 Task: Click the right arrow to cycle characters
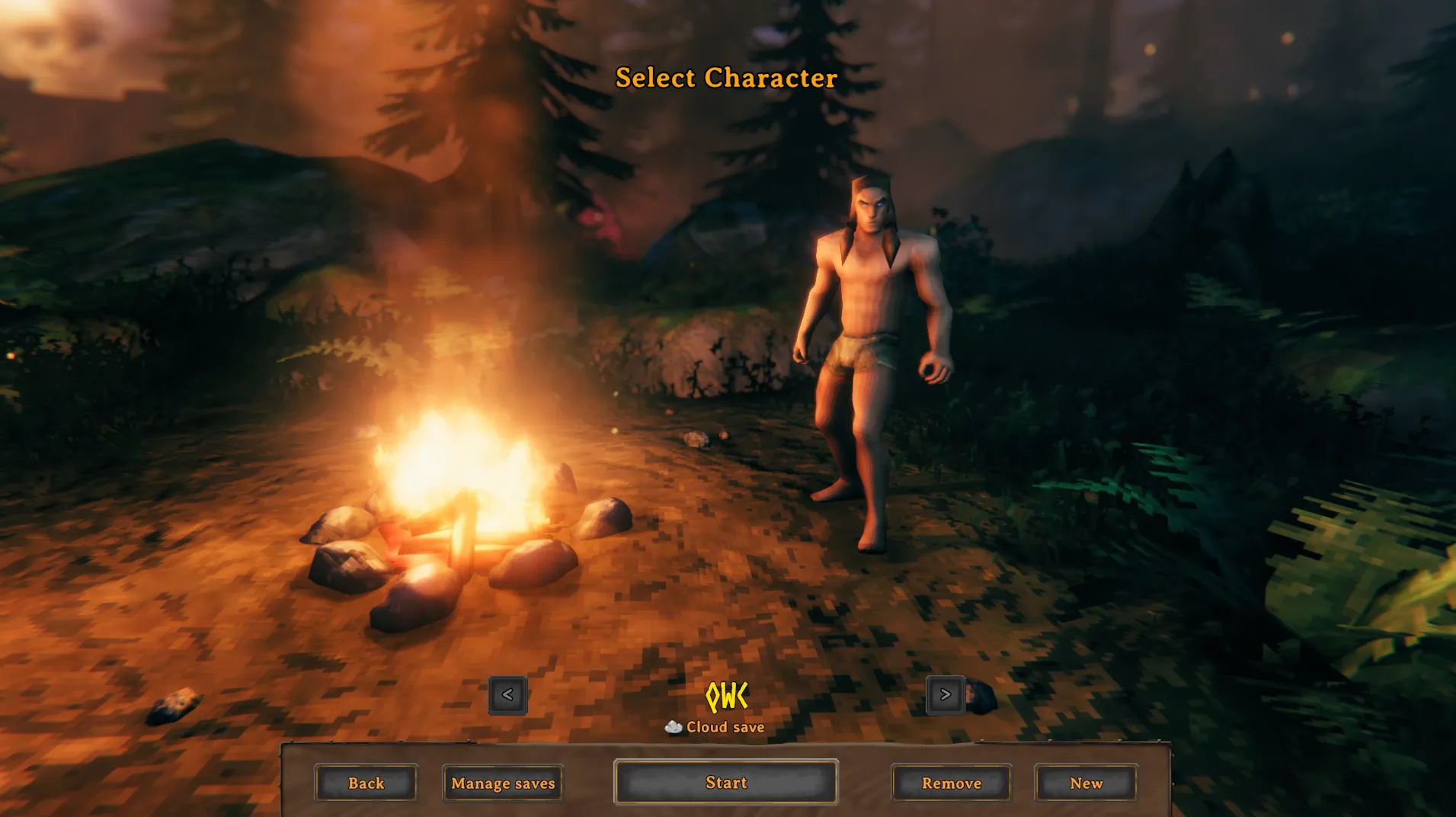[x=945, y=695]
